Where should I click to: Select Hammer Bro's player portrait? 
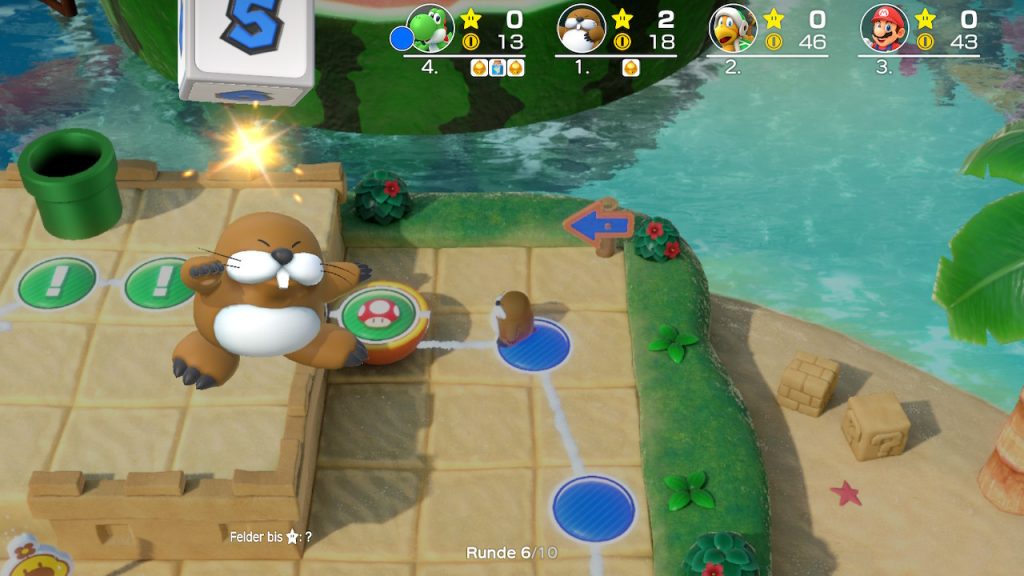tap(733, 29)
